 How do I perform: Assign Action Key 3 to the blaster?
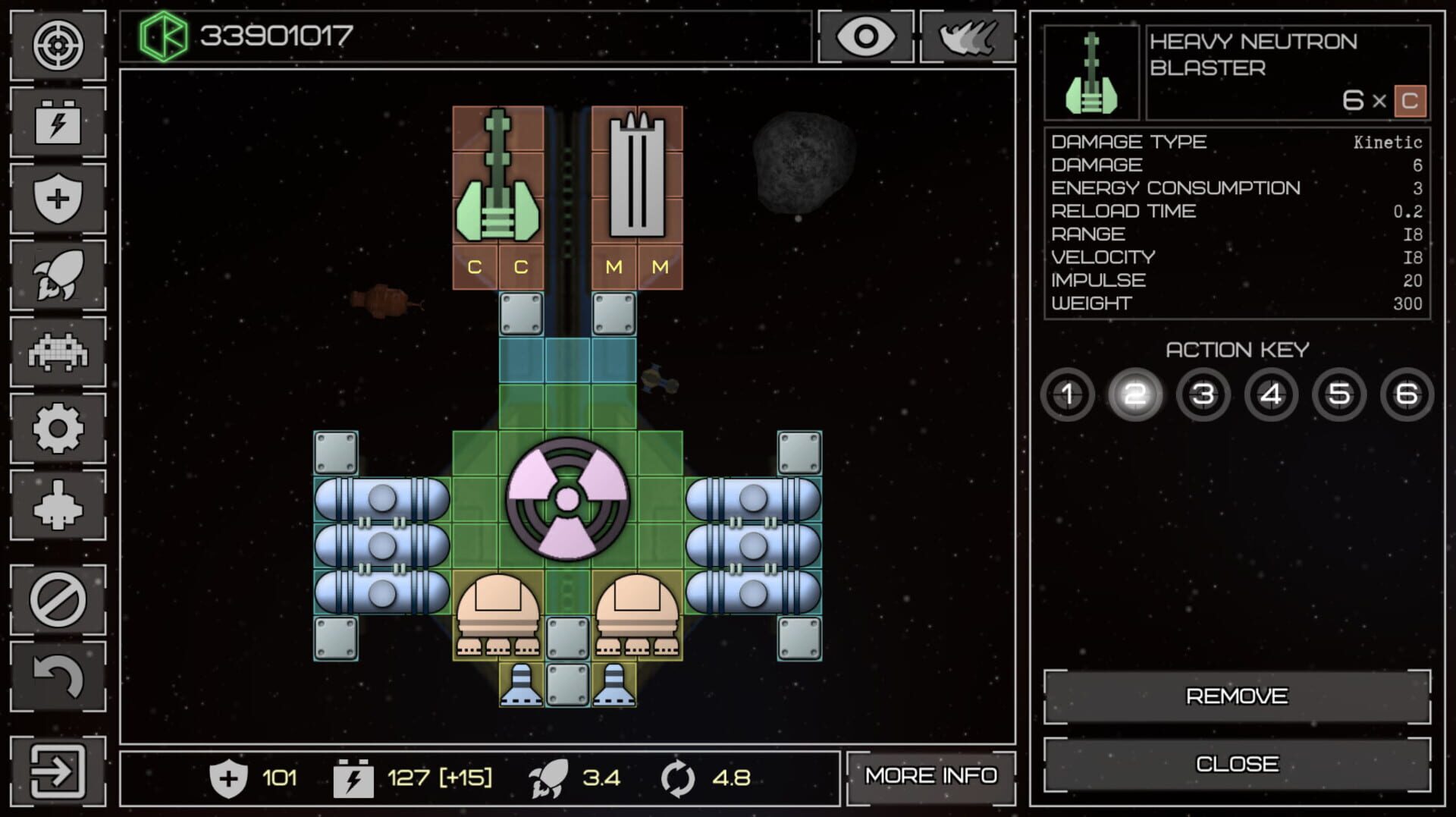1203,394
